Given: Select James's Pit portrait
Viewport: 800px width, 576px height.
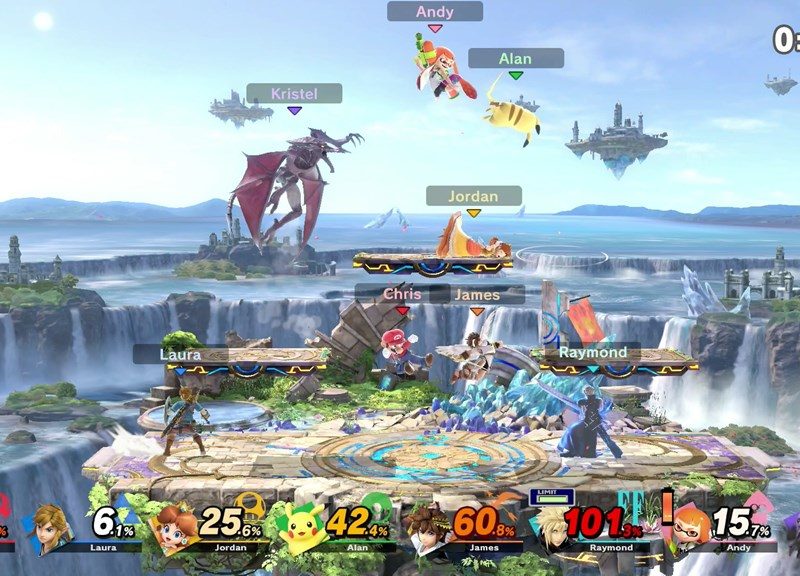Looking at the screenshot, I should pos(426,527).
